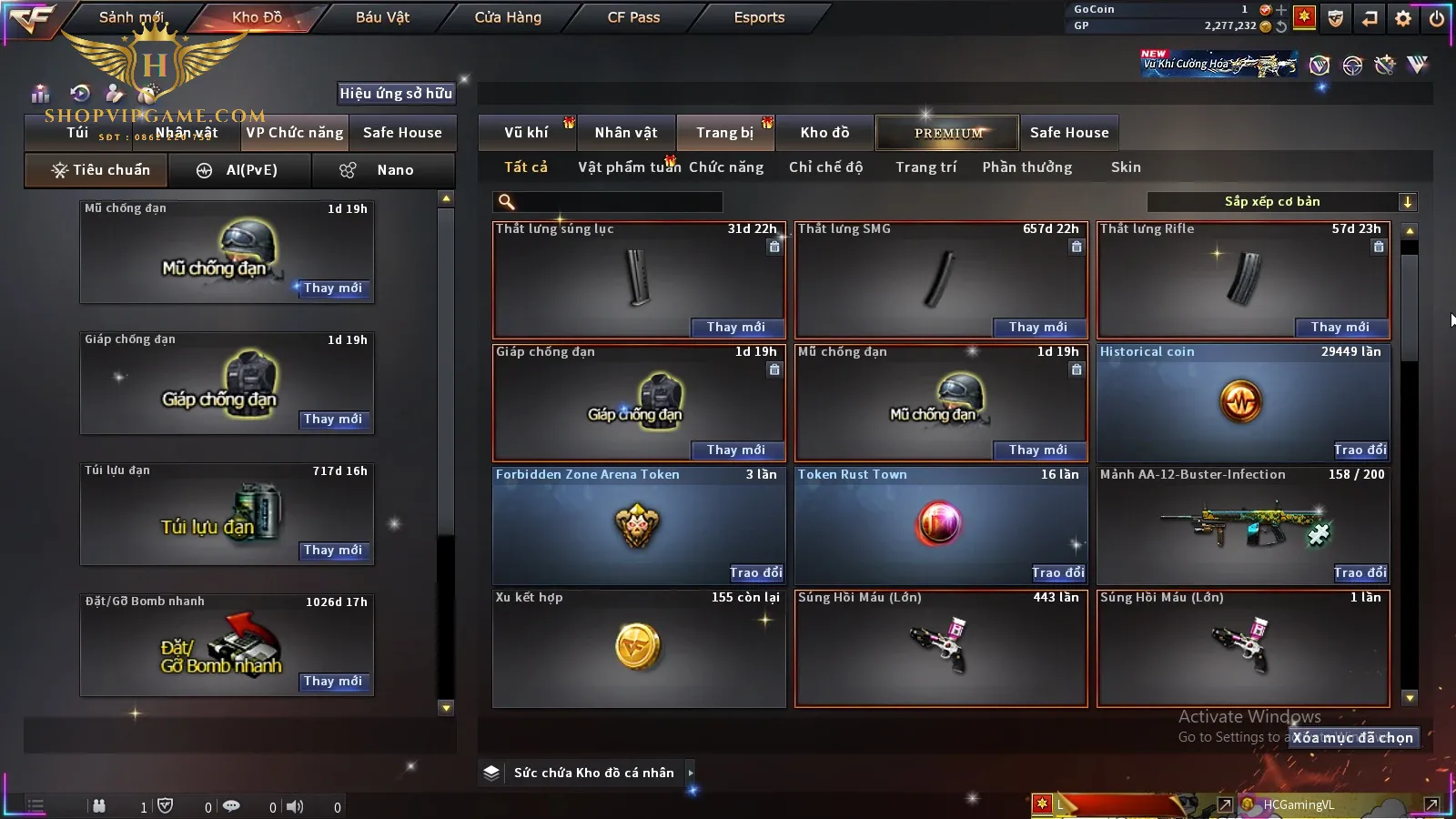Select the Xu kết hợp coin slot
Viewport: 1456px width, 819px height.
(x=639, y=648)
